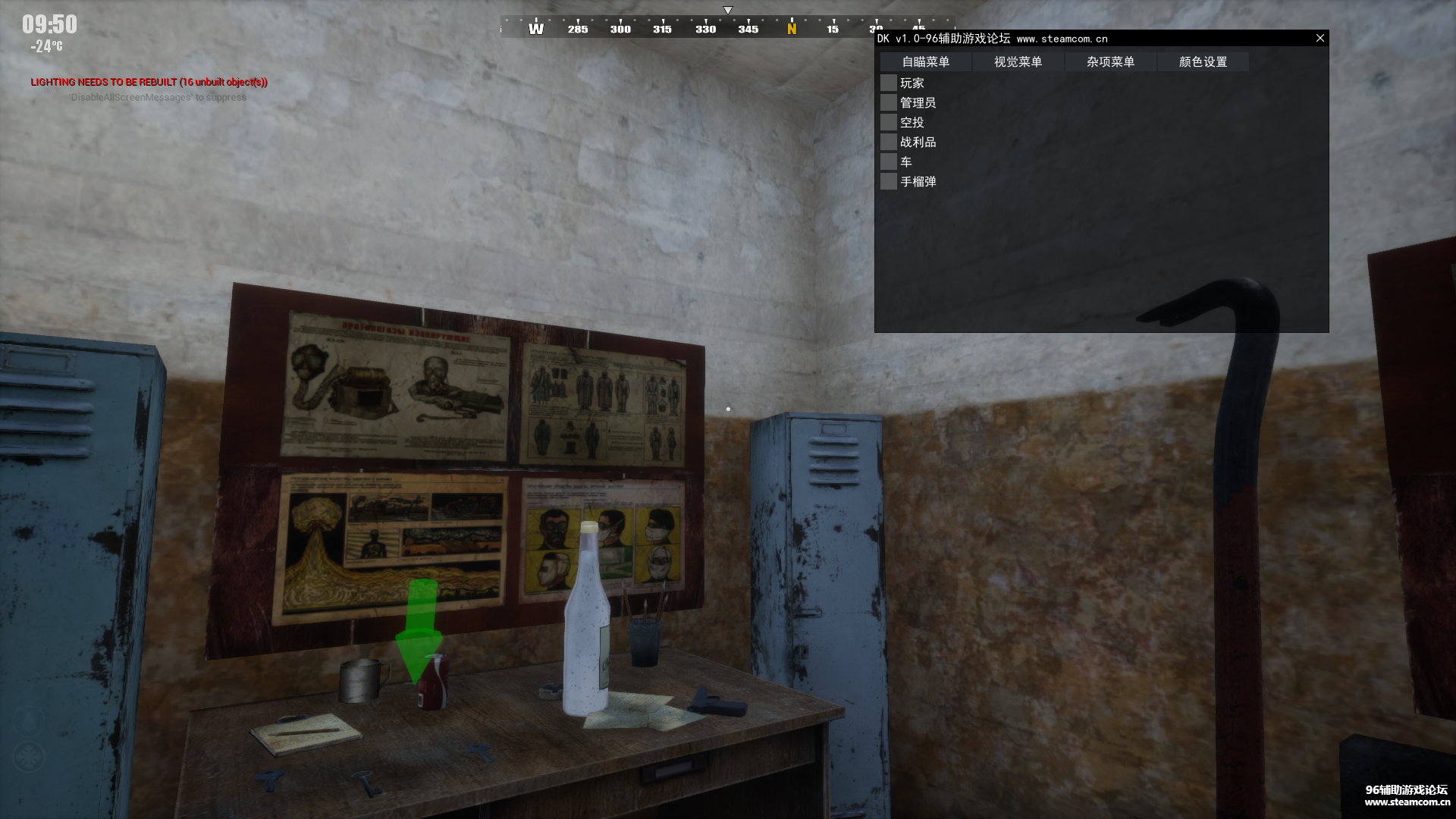Close the DK v1.0 overlay window

coord(1319,38)
